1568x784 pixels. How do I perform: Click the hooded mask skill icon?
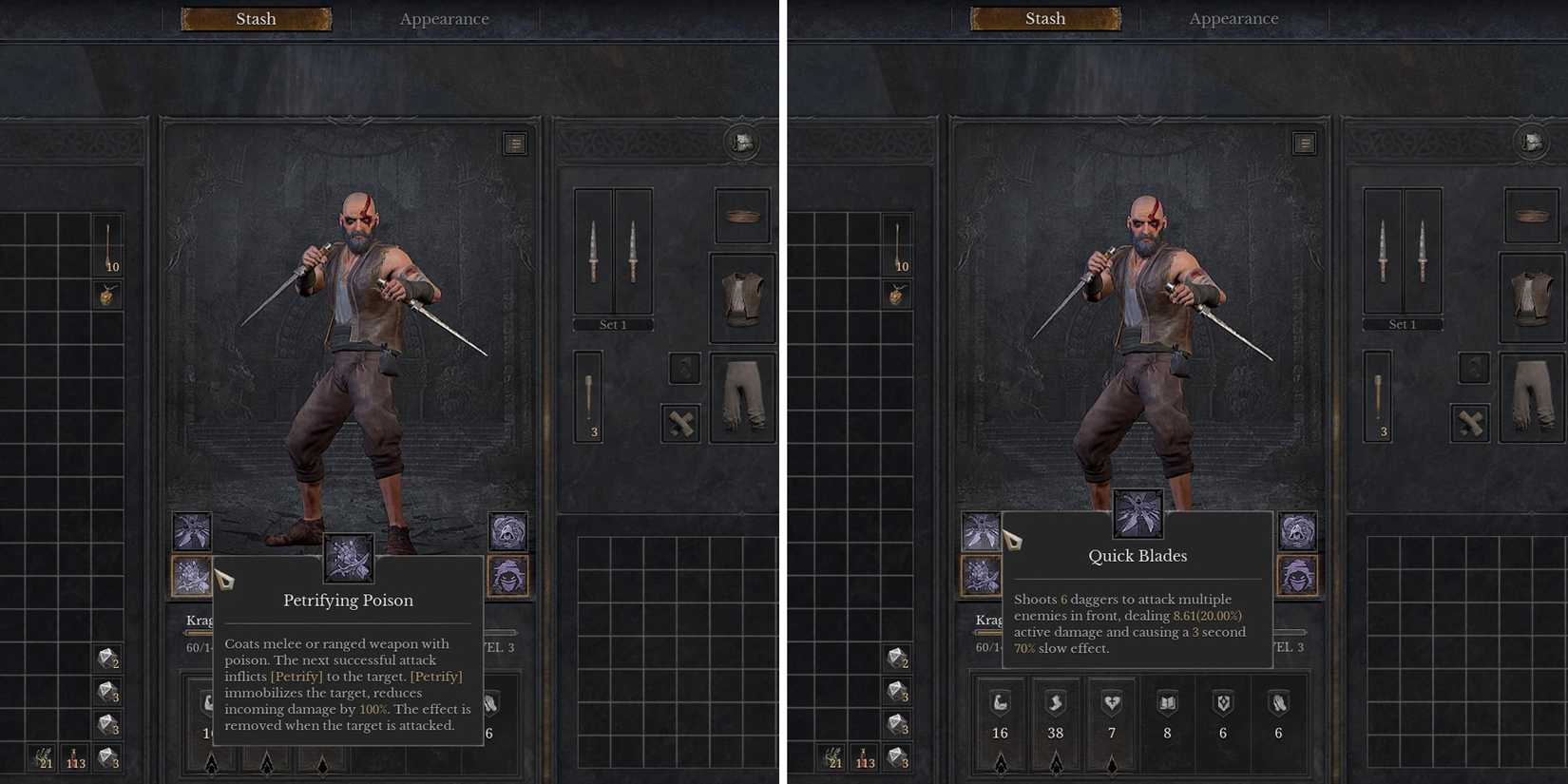[x=508, y=577]
